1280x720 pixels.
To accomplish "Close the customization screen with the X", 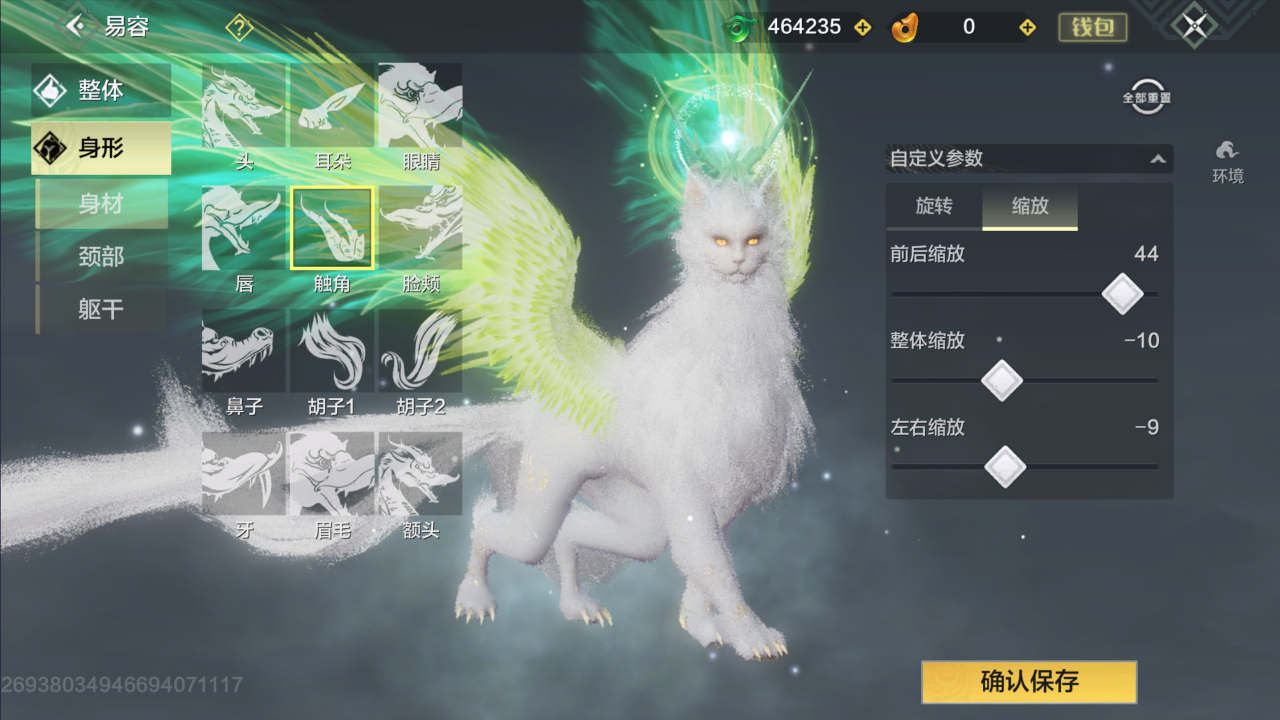I will pyautogui.click(x=1194, y=27).
